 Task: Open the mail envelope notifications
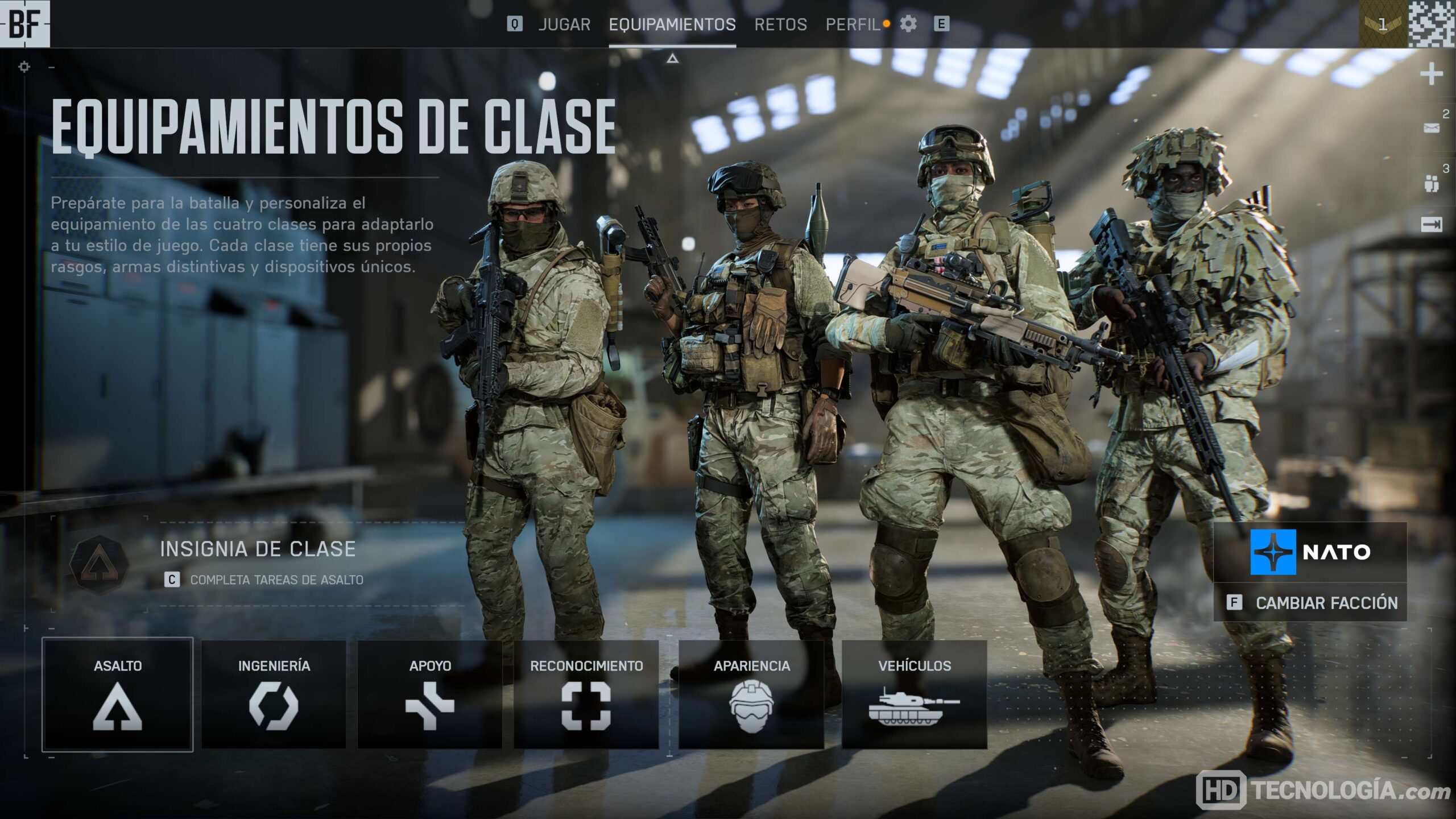pyautogui.click(x=1431, y=128)
